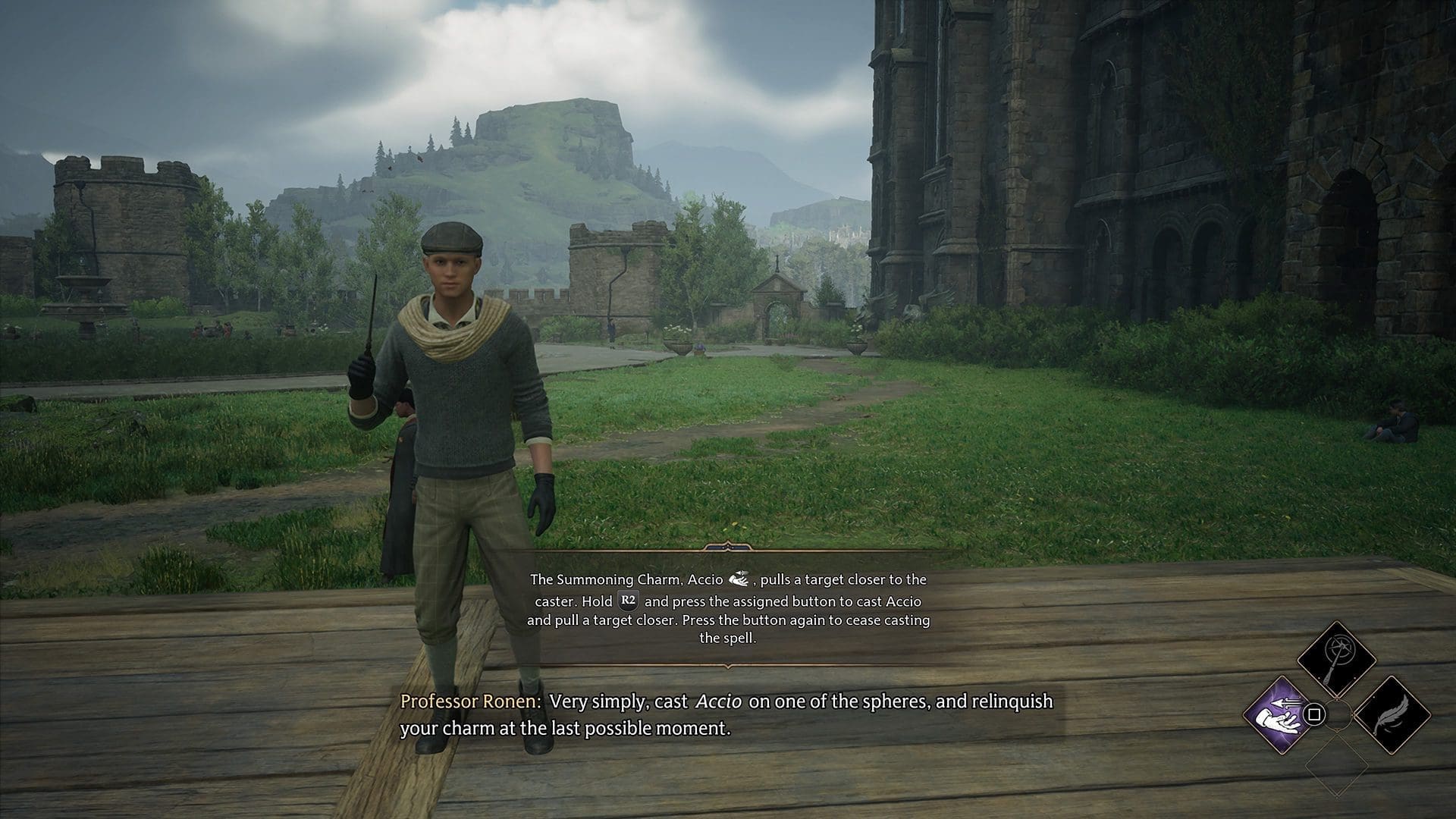Viewport: 1456px width, 819px height.
Task: Activate the feather Levioso spell slot
Action: click(x=1392, y=715)
